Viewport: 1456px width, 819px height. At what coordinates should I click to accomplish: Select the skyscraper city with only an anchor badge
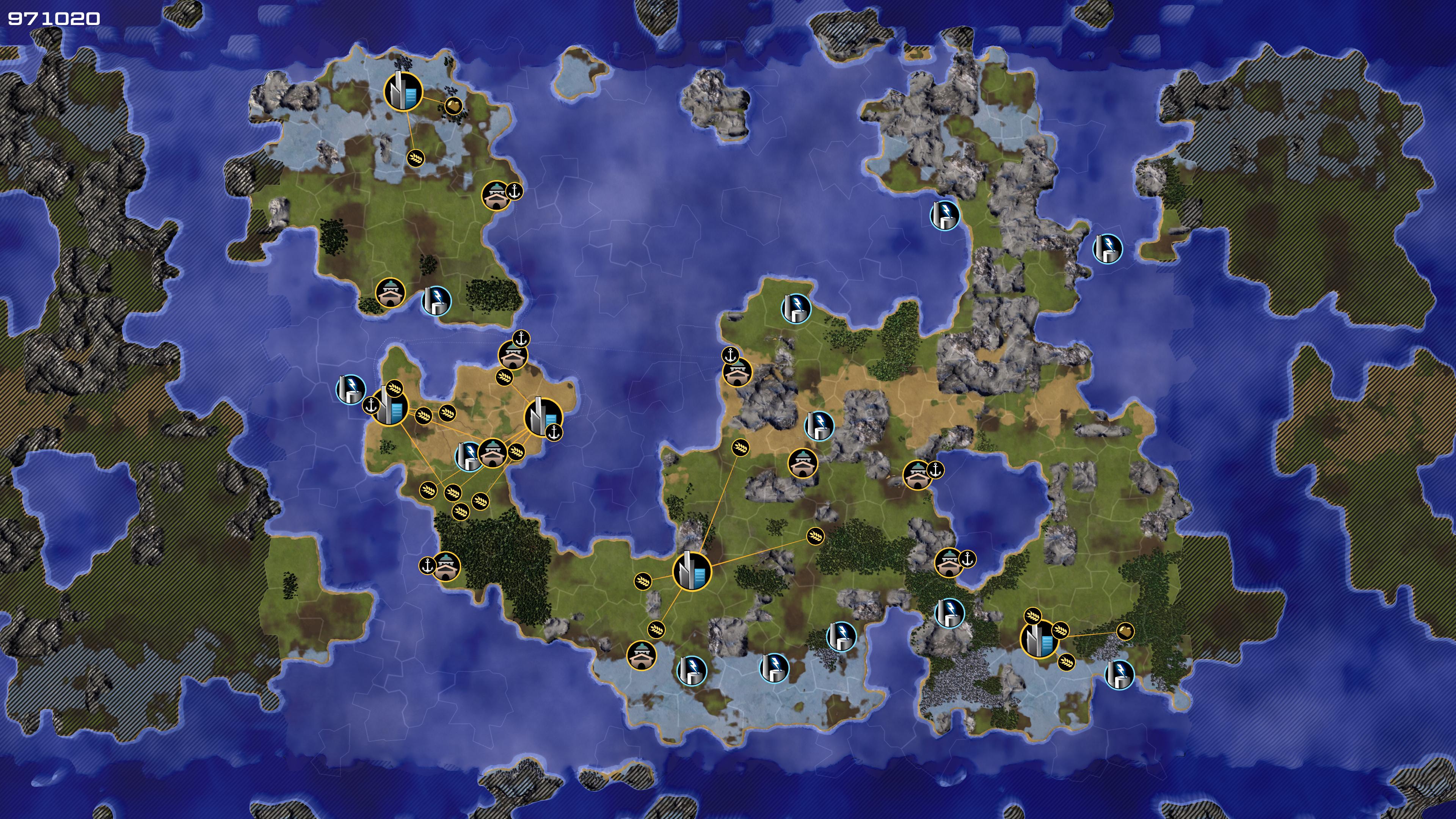(x=543, y=418)
